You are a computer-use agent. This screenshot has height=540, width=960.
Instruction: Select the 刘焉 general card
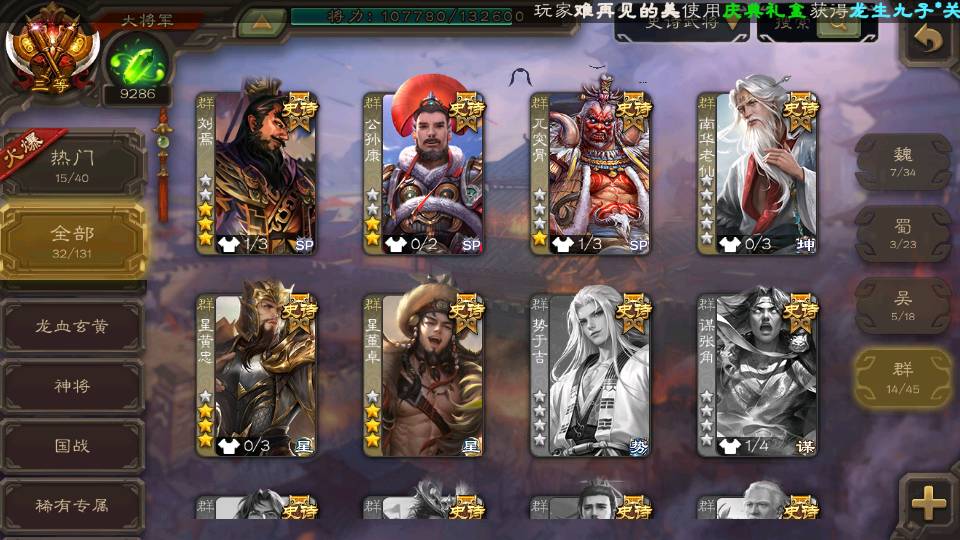pos(256,174)
